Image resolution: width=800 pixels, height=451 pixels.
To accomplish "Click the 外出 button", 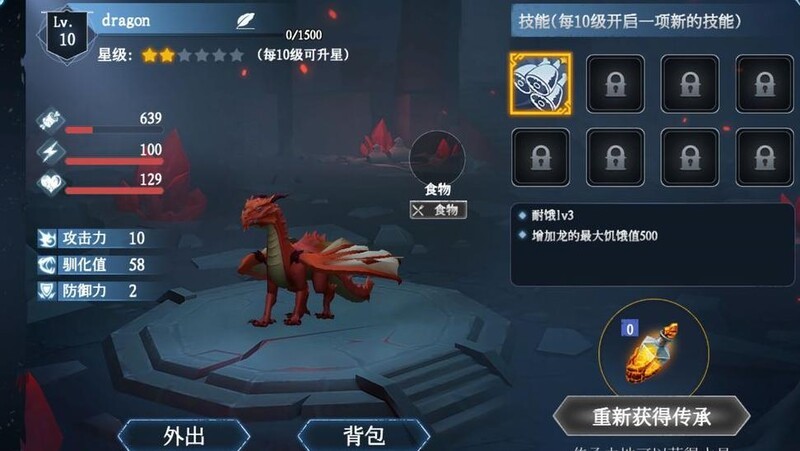I will coord(184,435).
